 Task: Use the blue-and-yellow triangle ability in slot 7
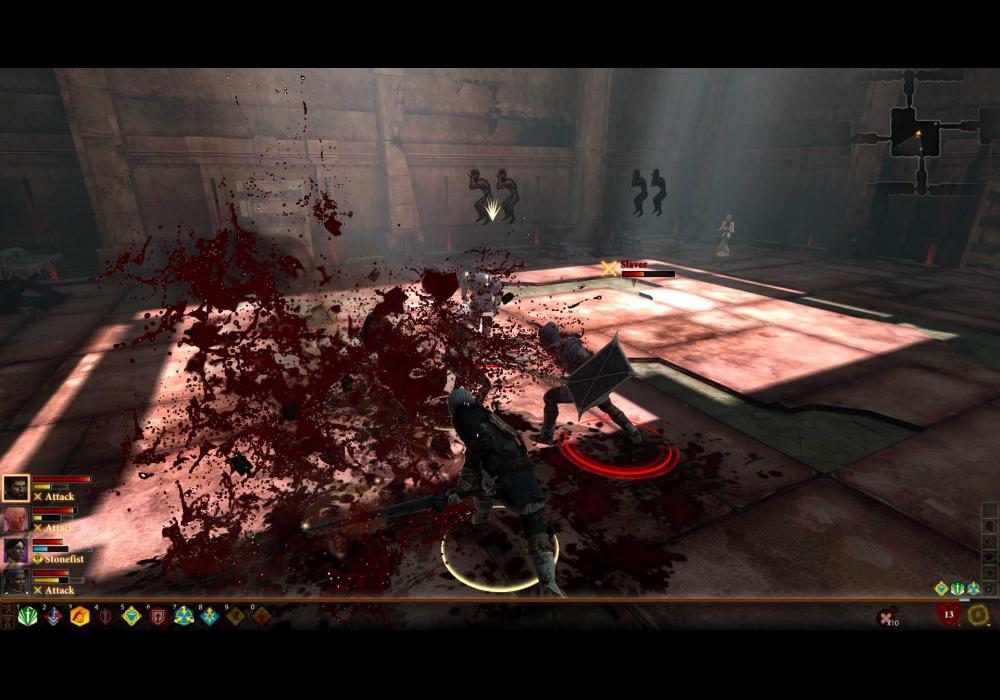tap(183, 616)
